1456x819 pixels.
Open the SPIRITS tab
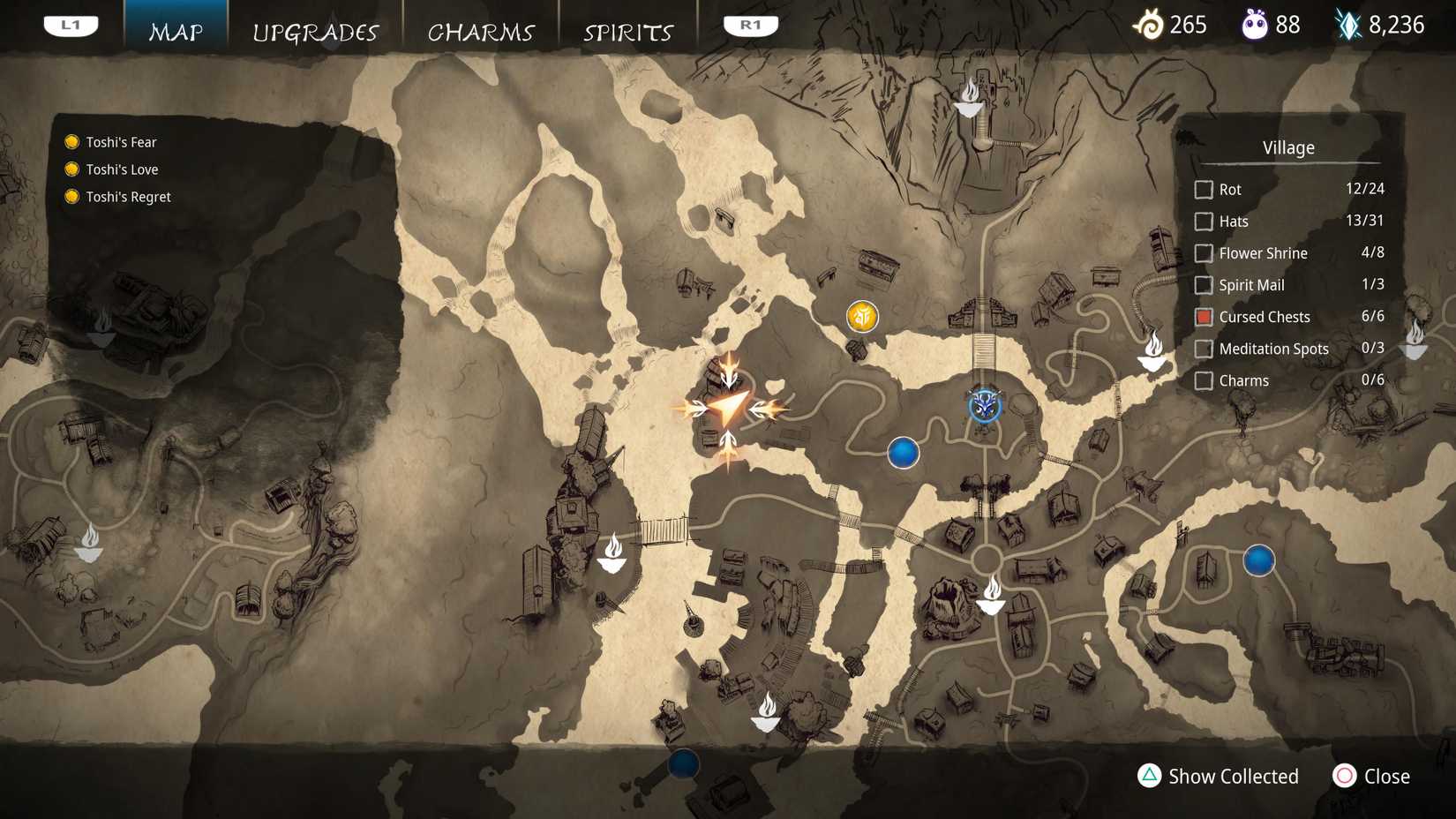627,32
